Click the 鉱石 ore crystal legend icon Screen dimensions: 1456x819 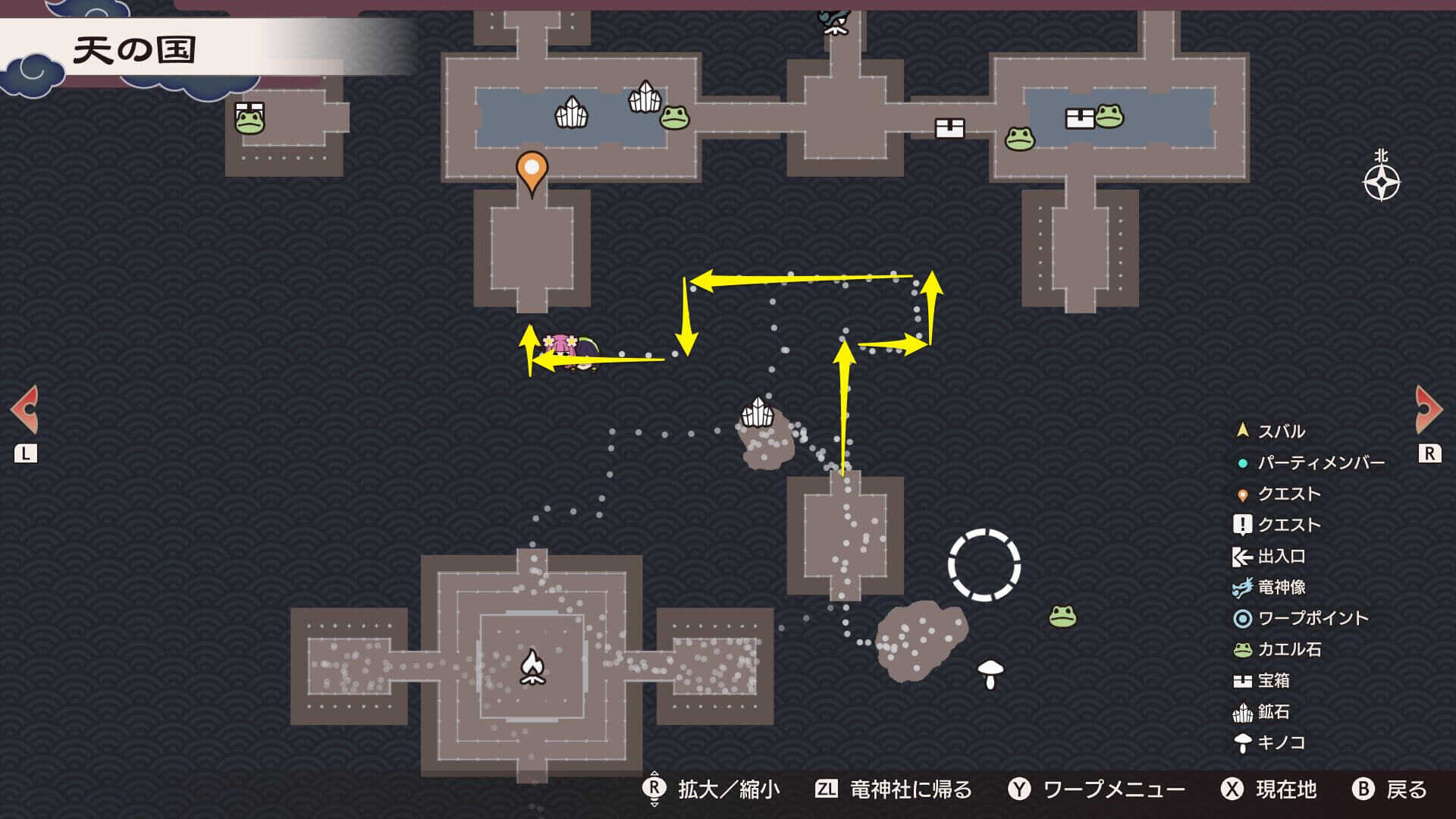coord(1241,712)
